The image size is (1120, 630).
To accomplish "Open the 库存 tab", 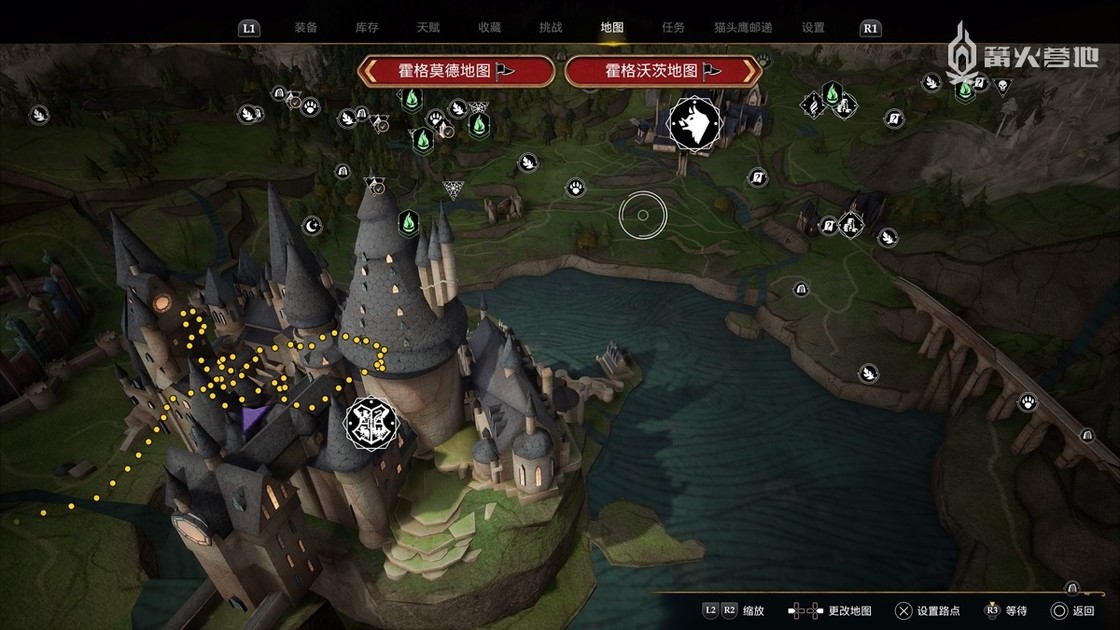I will (367, 28).
